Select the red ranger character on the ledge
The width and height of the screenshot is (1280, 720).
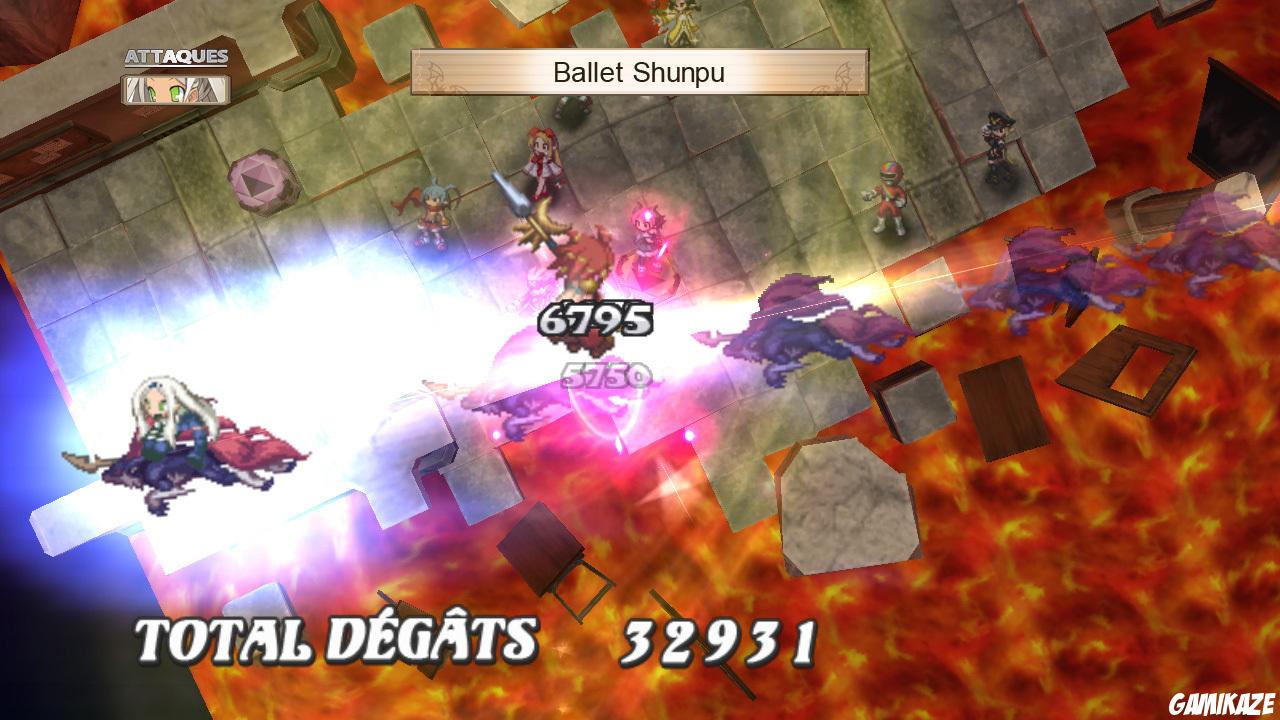click(x=889, y=195)
